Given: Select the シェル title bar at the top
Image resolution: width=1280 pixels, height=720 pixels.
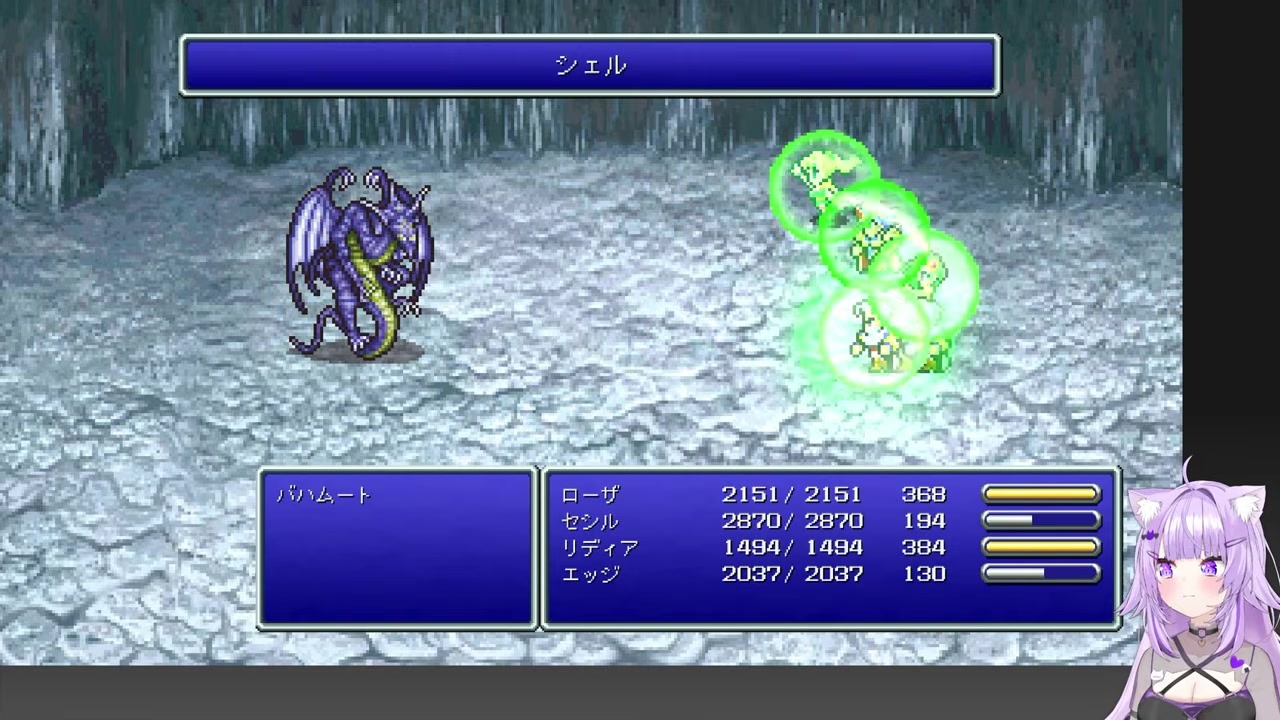Looking at the screenshot, I should [x=589, y=65].
